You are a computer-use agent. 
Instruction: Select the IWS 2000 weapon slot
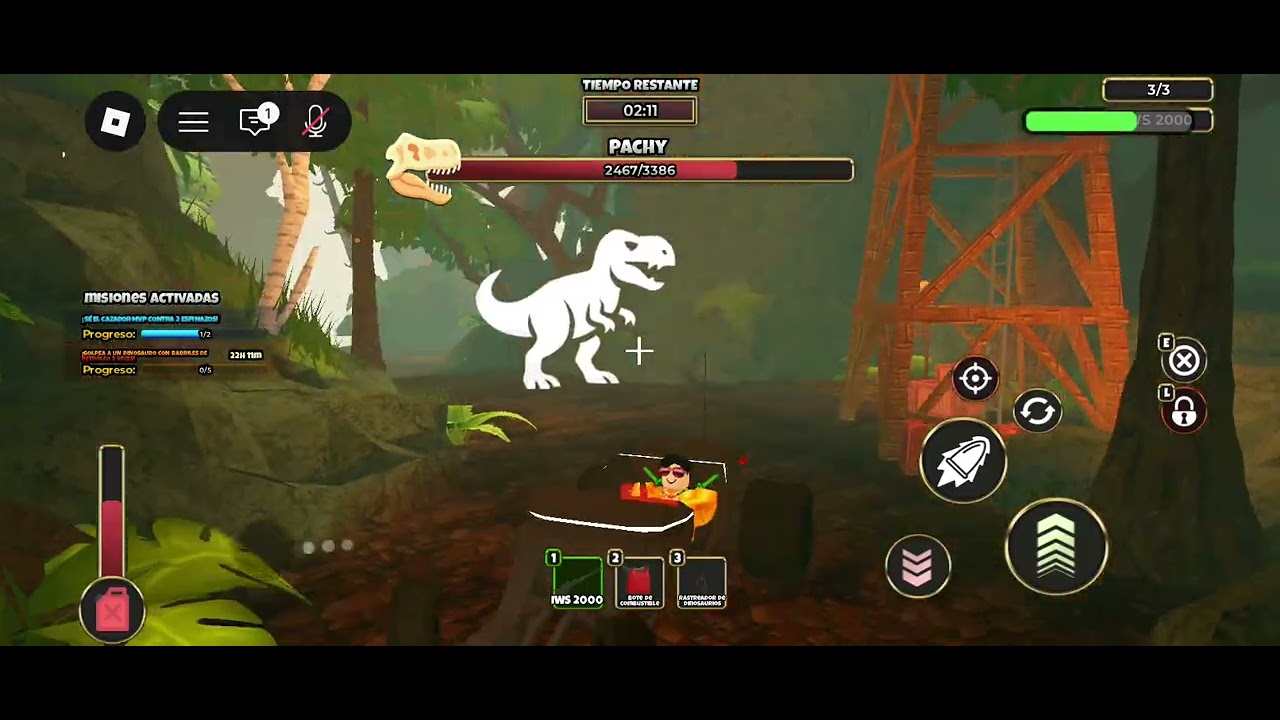point(577,581)
